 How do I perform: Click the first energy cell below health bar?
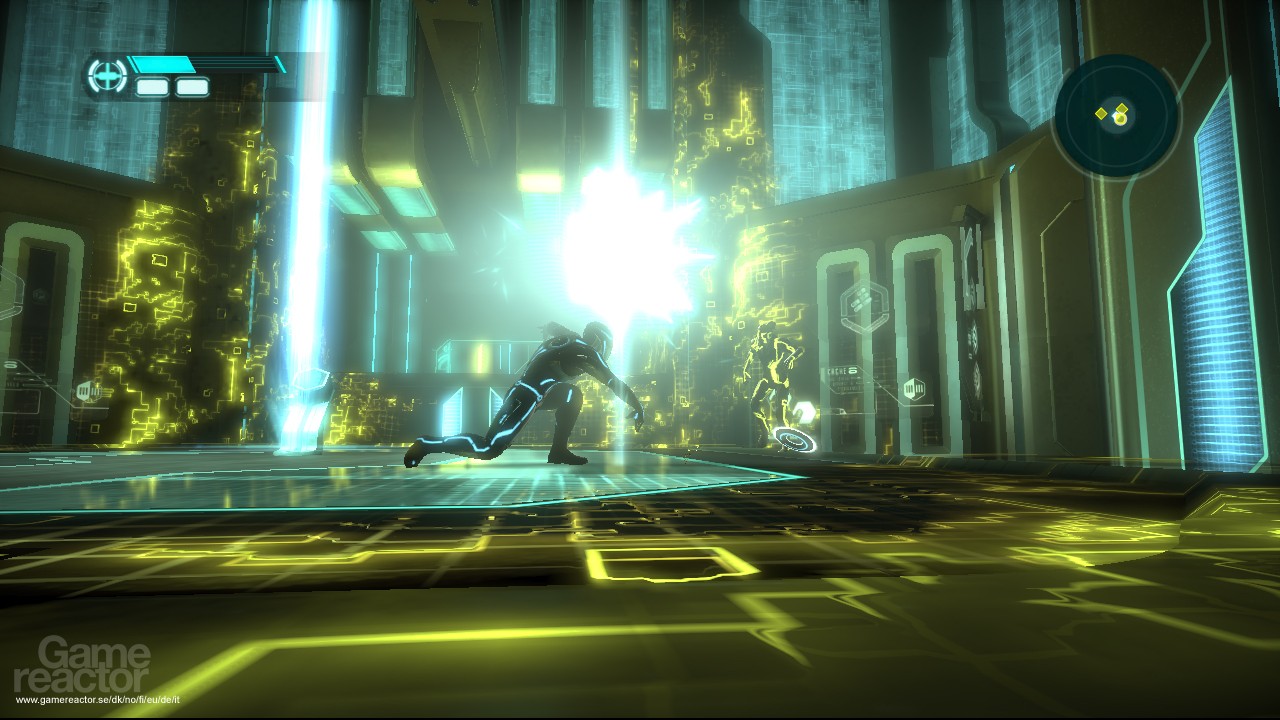tap(152, 84)
